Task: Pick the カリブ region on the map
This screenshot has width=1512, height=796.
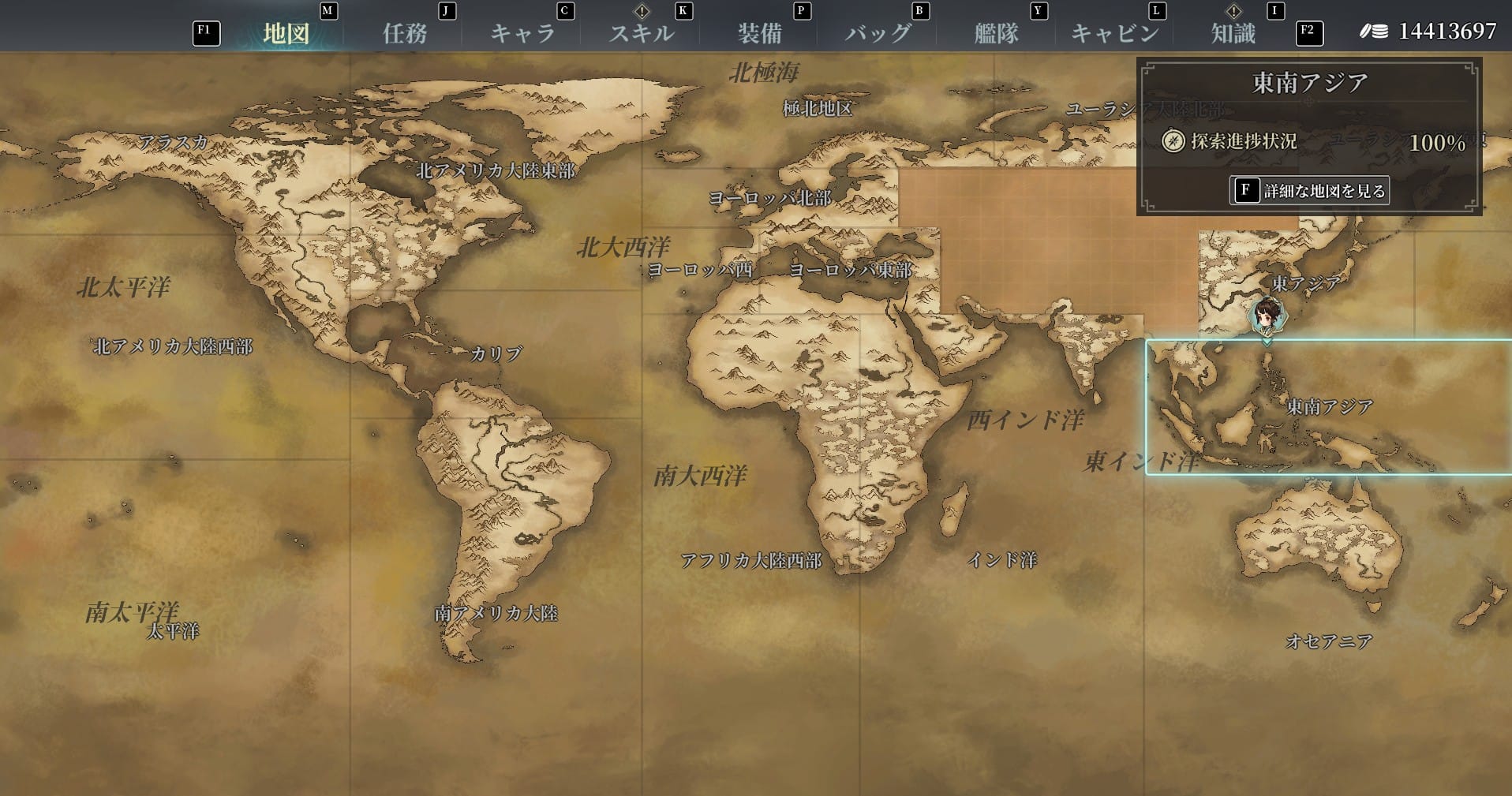Action: point(496,353)
